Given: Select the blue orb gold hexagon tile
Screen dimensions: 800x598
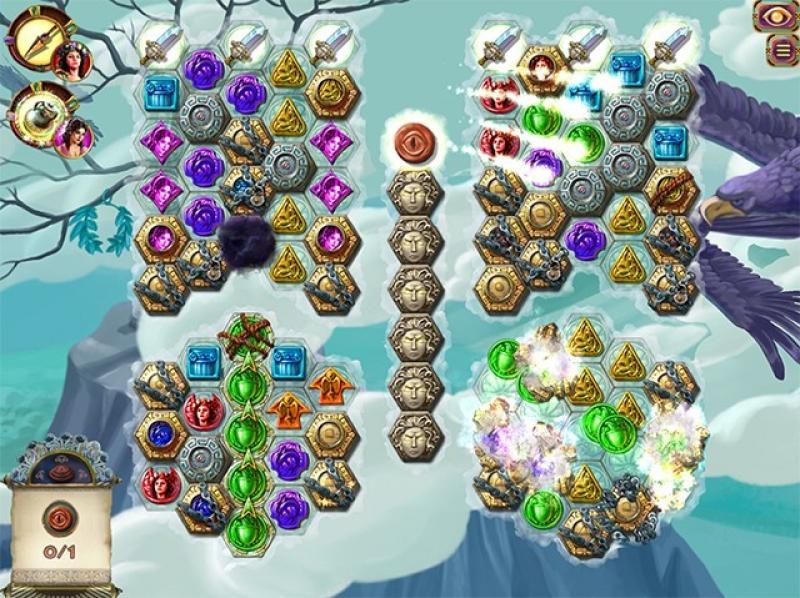Looking at the screenshot, I should coord(159,433).
